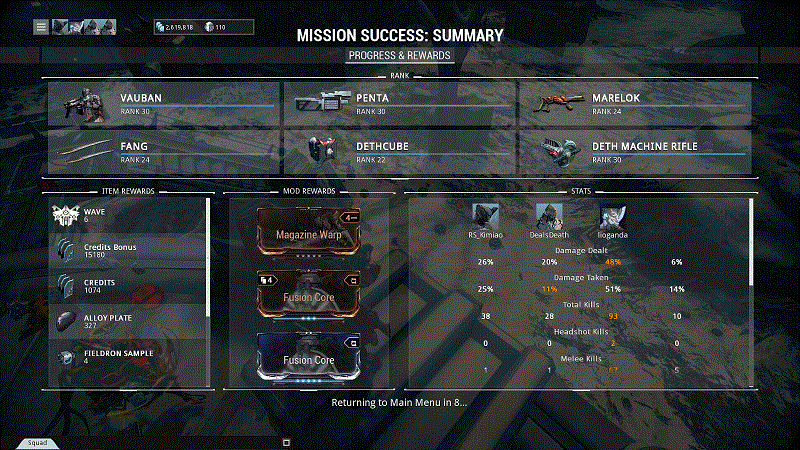Open the Squad tab

point(37,442)
